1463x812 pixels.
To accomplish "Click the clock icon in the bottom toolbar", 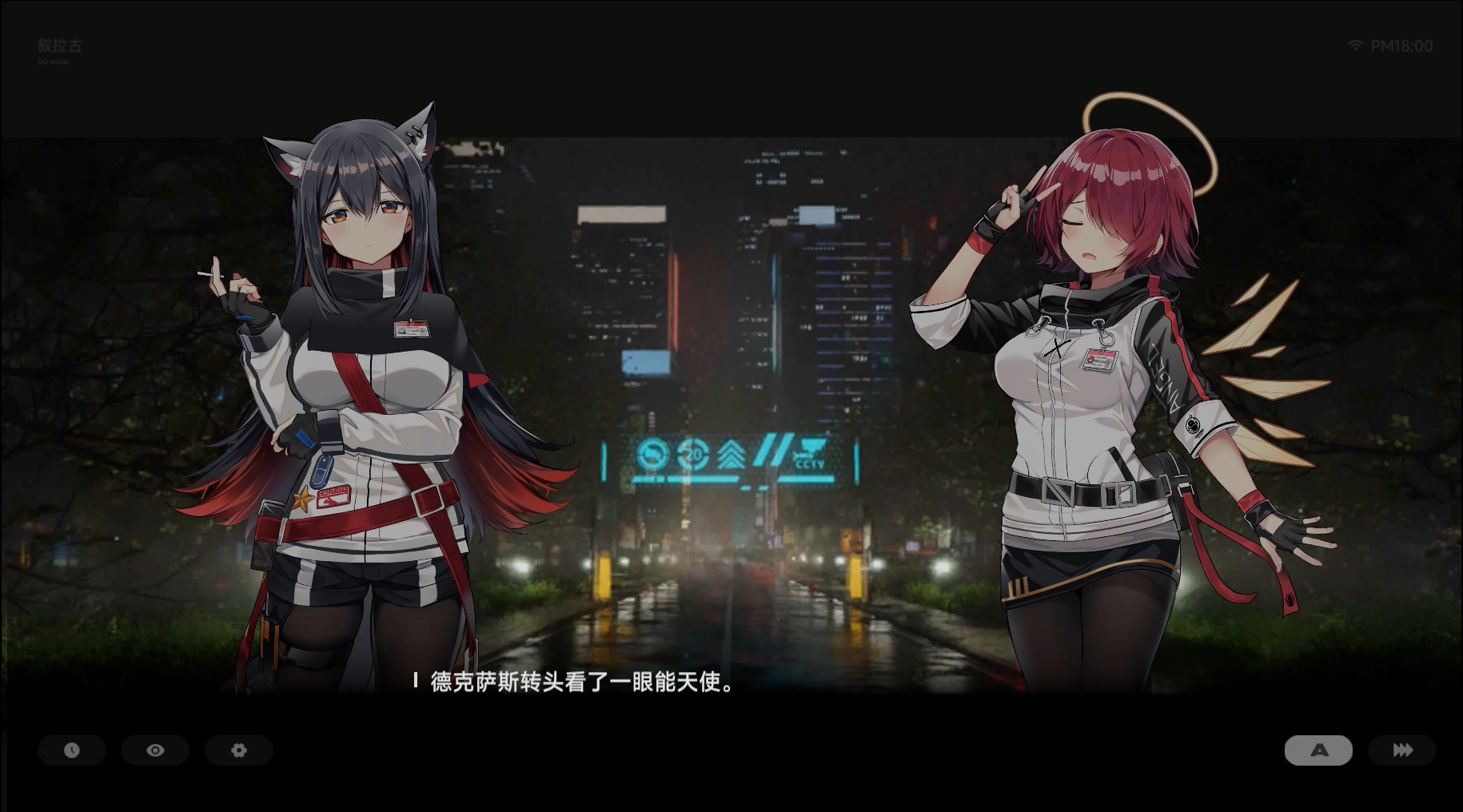I will [72, 750].
